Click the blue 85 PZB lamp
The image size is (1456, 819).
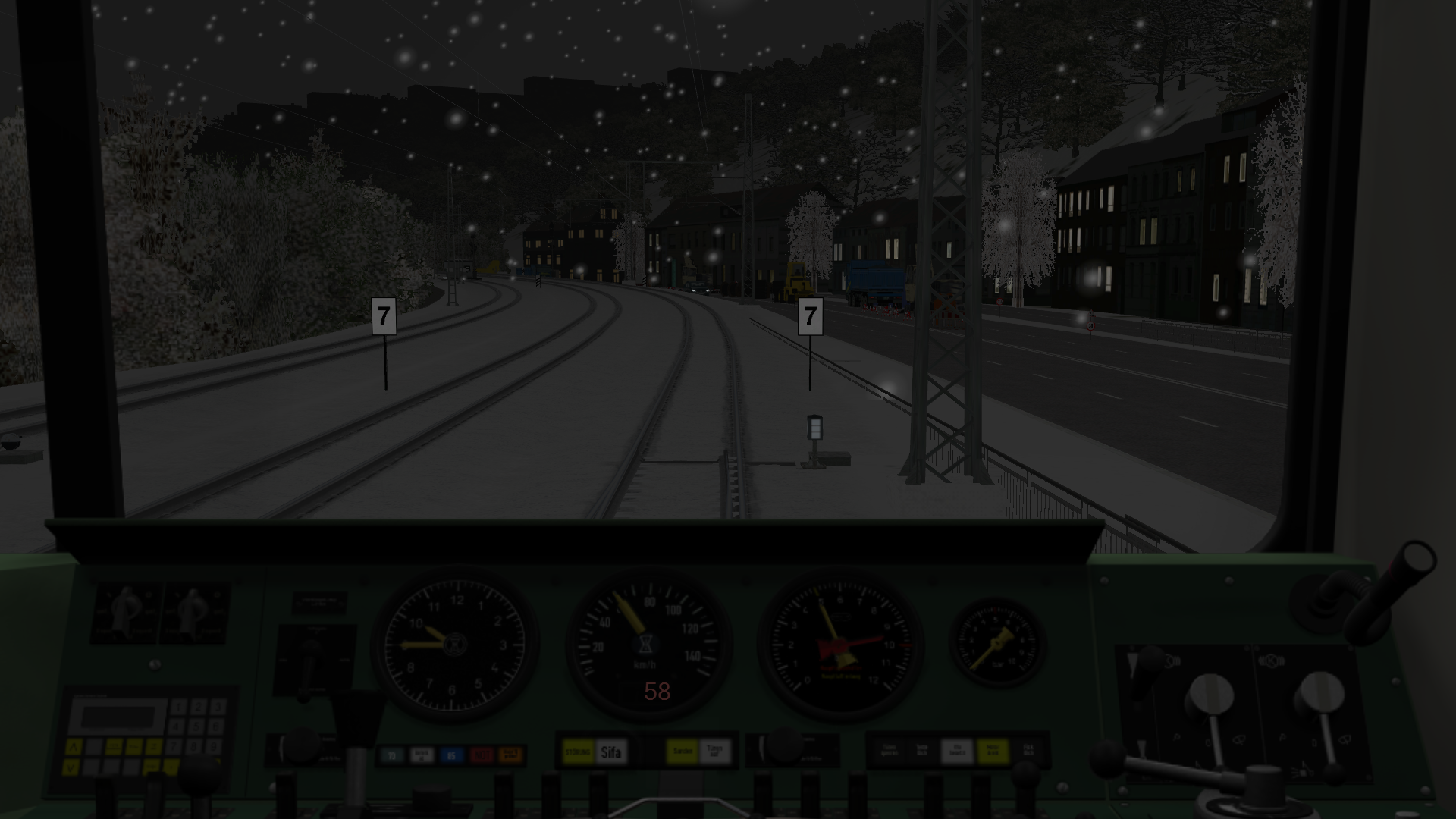tap(452, 755)
